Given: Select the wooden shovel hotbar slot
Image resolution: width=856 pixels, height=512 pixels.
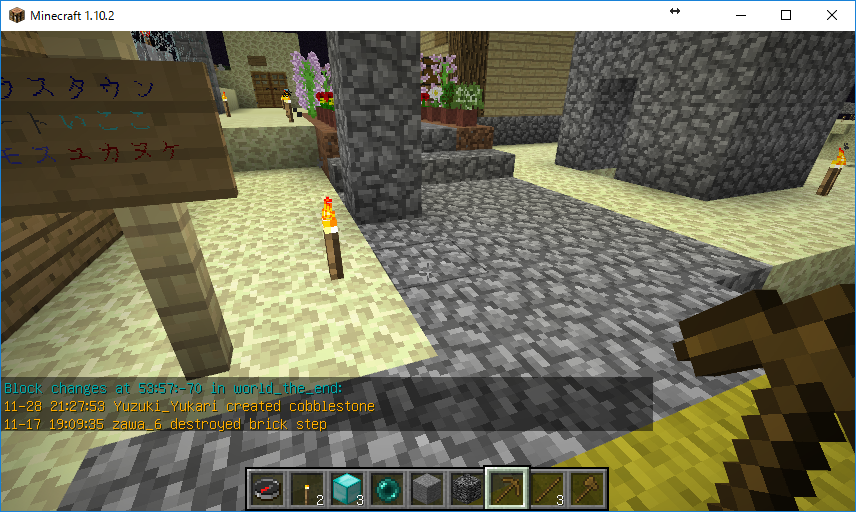Looking at the screenshot, I should 586,489.
